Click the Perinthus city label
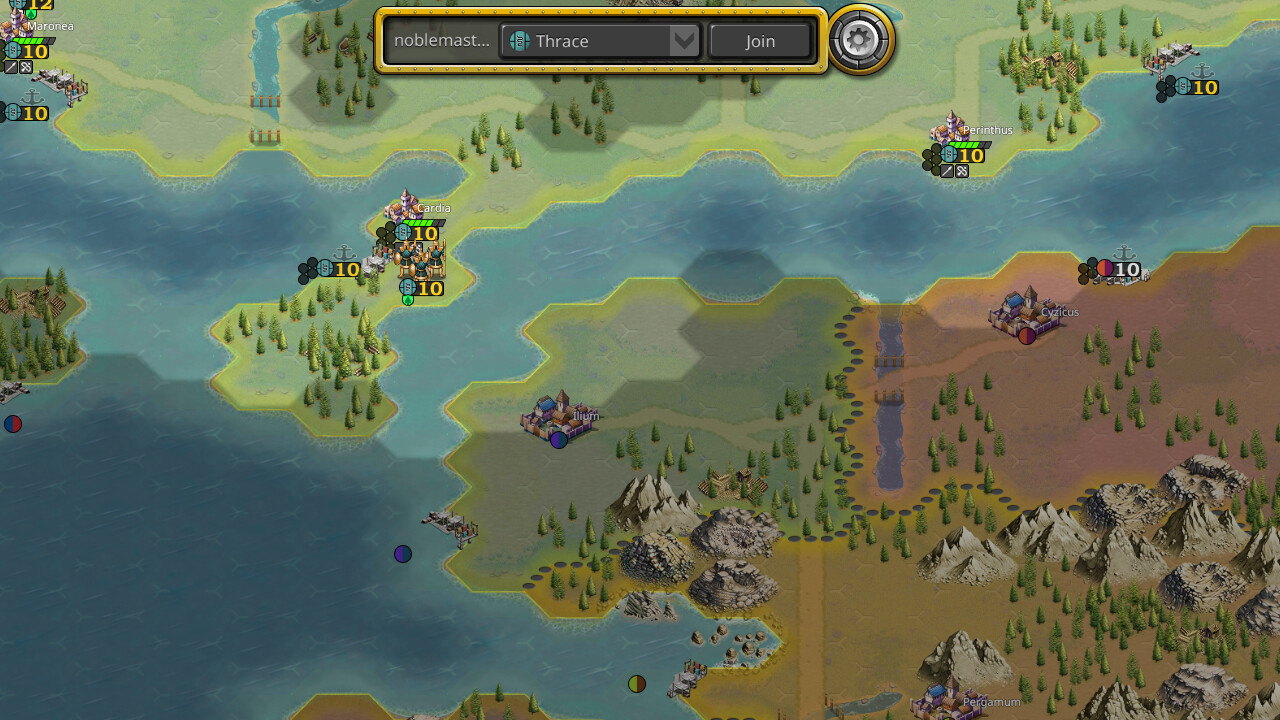Image resolution: width=1280 pixels, height=720 pixels. pyautogui.click(x=987, y=130)
